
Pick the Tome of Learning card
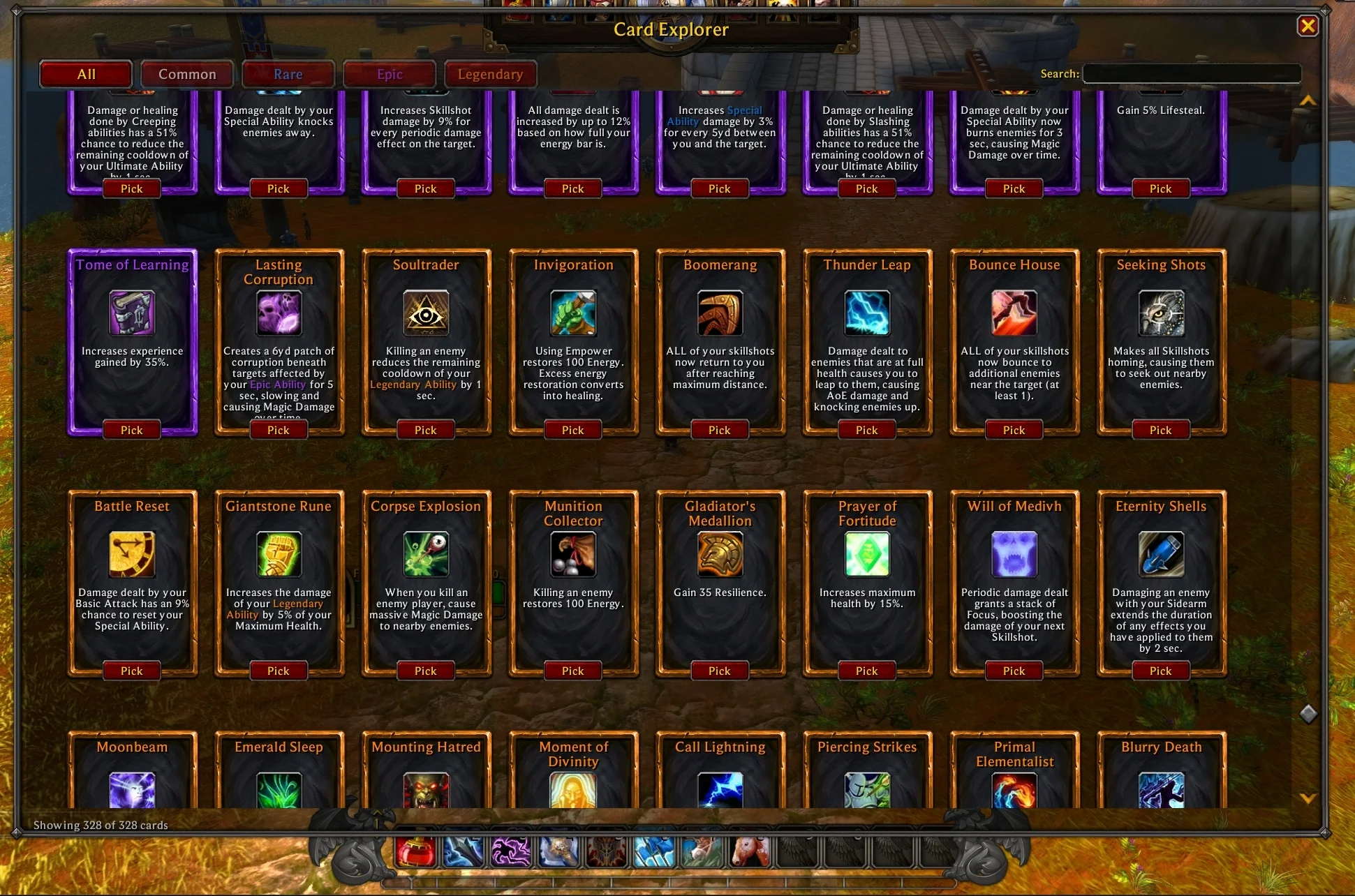pyautogui.click(x=131, y=430)
